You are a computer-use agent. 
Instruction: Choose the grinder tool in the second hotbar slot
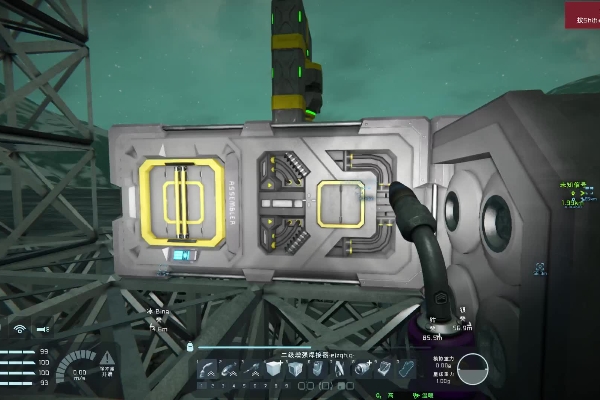pos(229,369)
